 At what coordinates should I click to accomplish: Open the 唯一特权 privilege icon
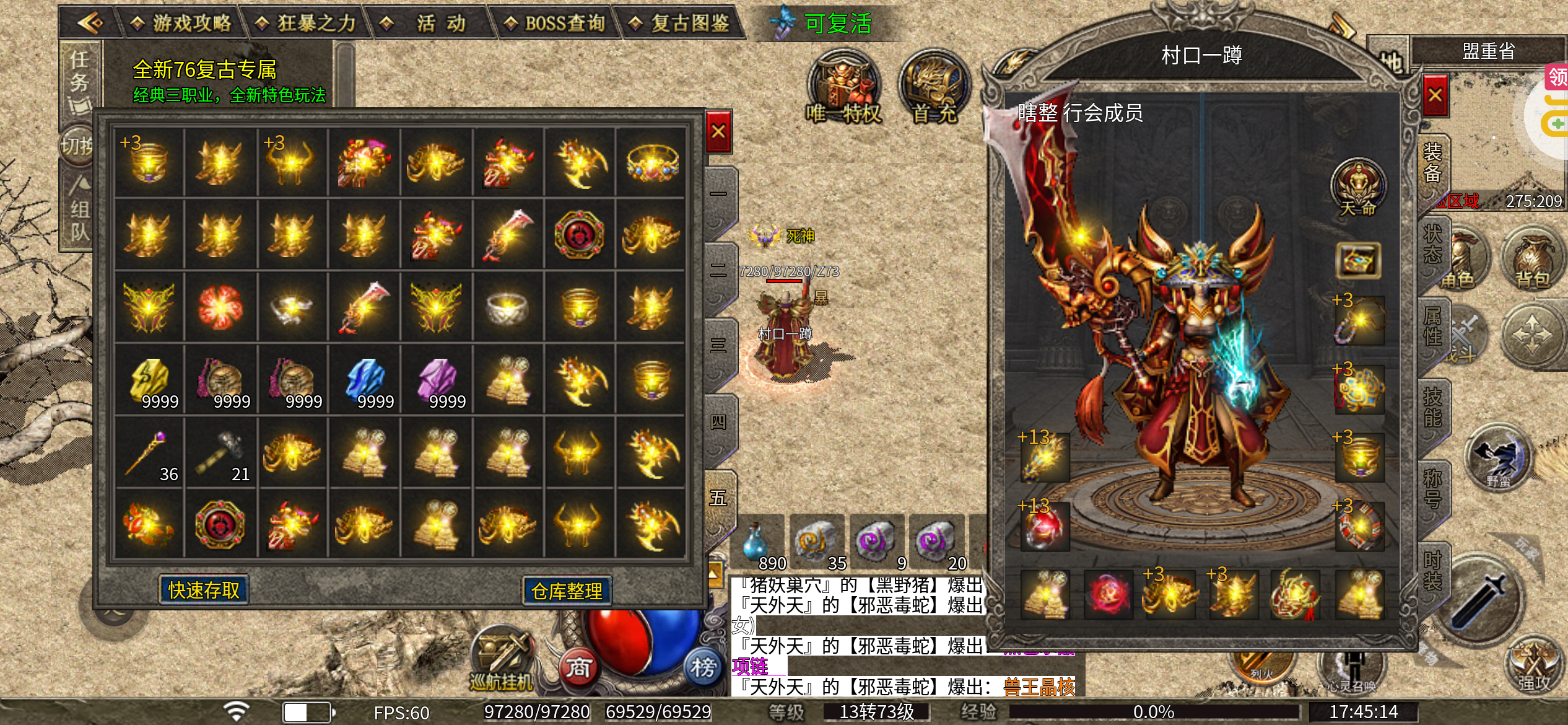843,87
